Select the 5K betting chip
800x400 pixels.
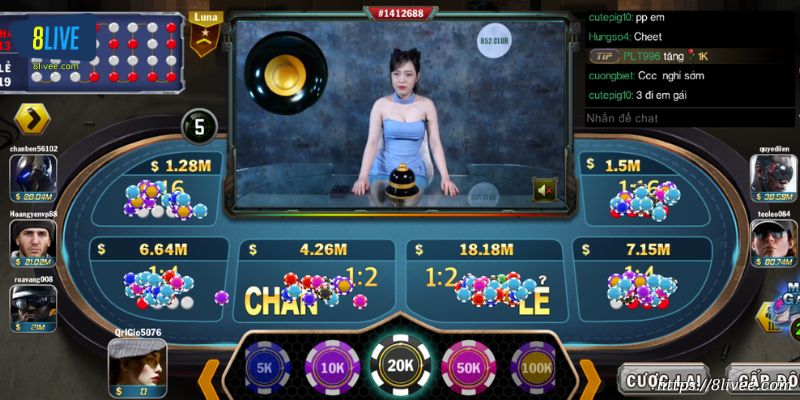[x=264, y=366]
